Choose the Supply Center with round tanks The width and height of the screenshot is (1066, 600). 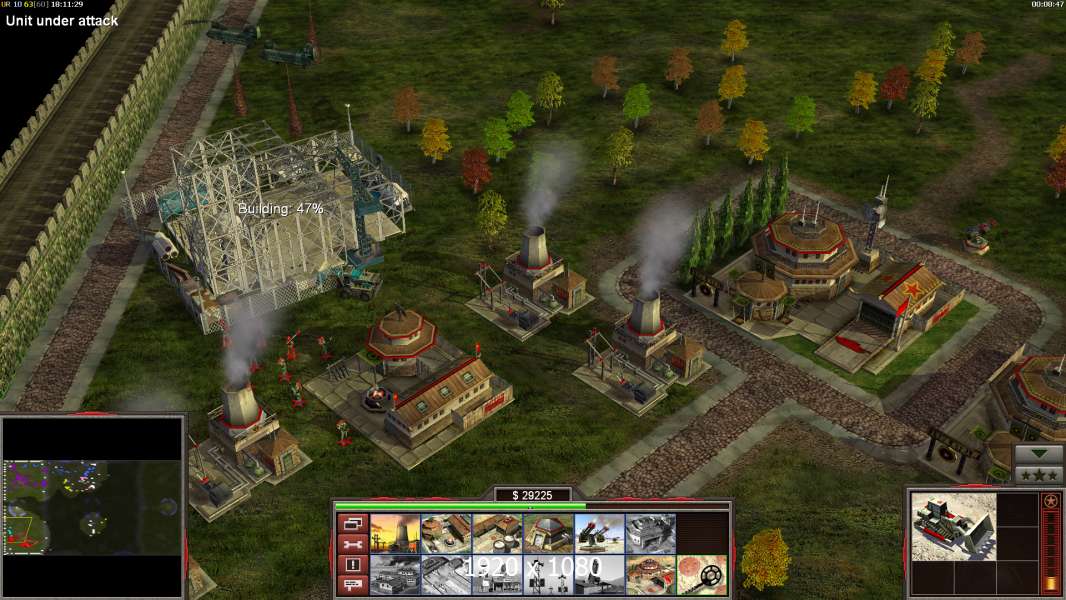tap(497, 533)
